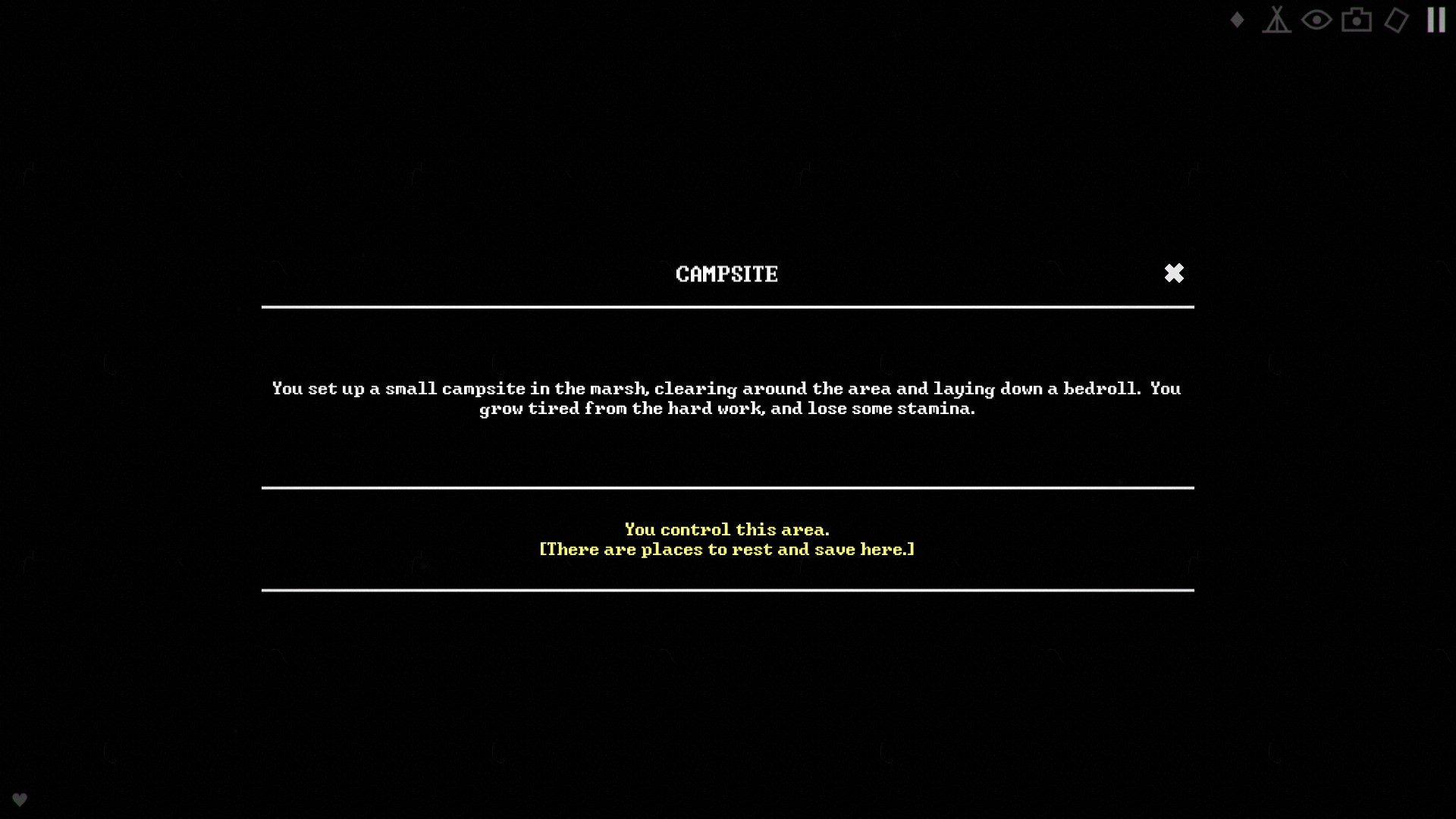Click the 'You control this area' text

tap(726, 529)
